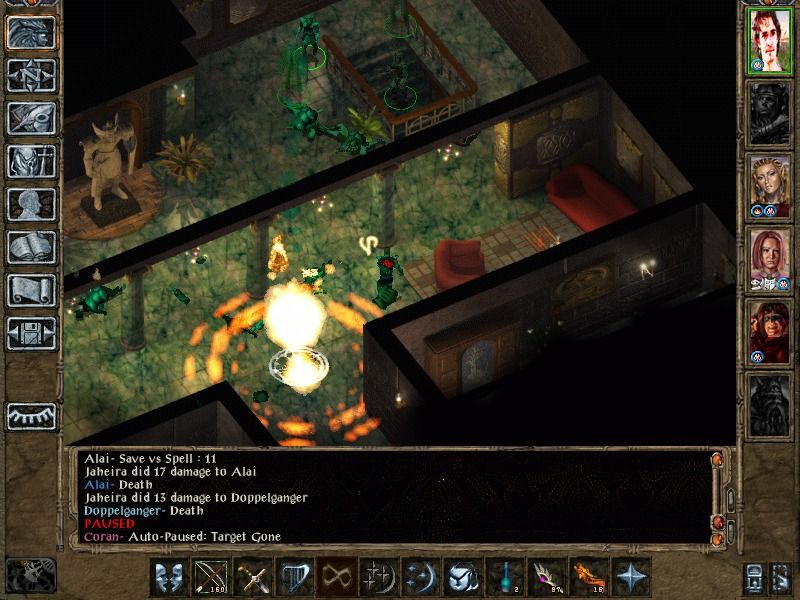Screen dimensions: 800x600
Task: Click the rest button in bottom-left corner
Action: pos(30,575)
